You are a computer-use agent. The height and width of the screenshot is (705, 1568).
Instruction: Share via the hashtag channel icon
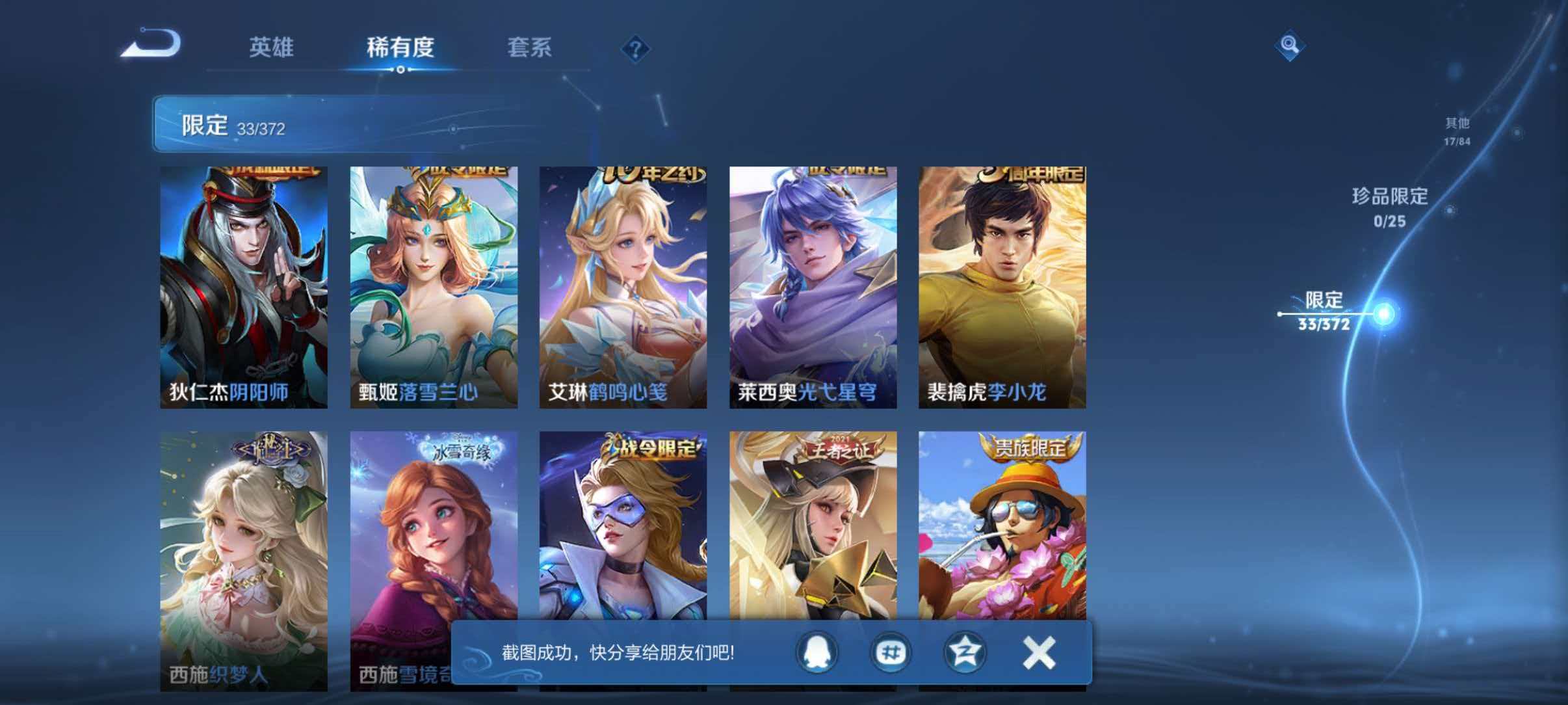pyautogui.click(x=891, y=654)
